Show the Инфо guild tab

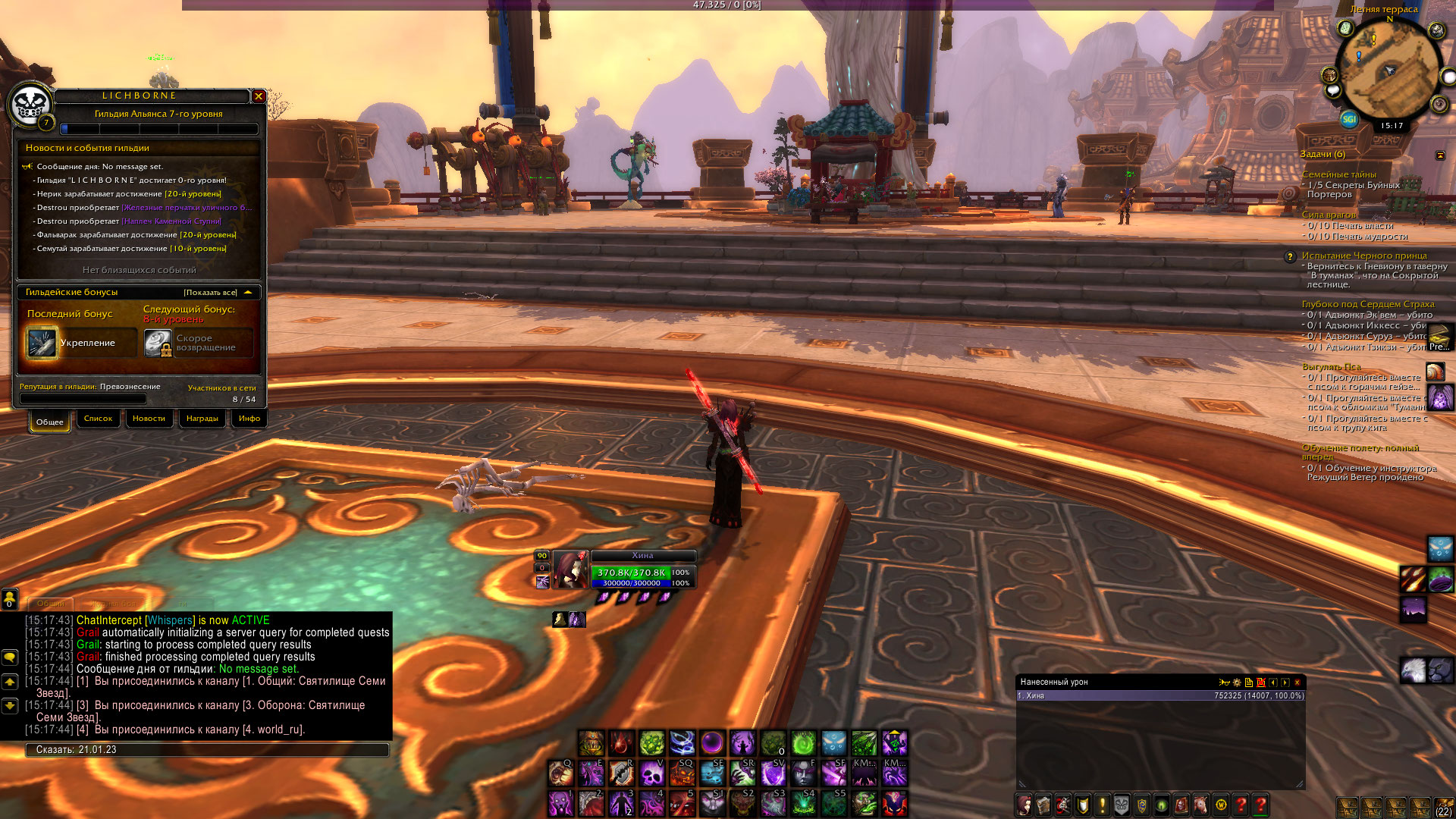point(249,419)
